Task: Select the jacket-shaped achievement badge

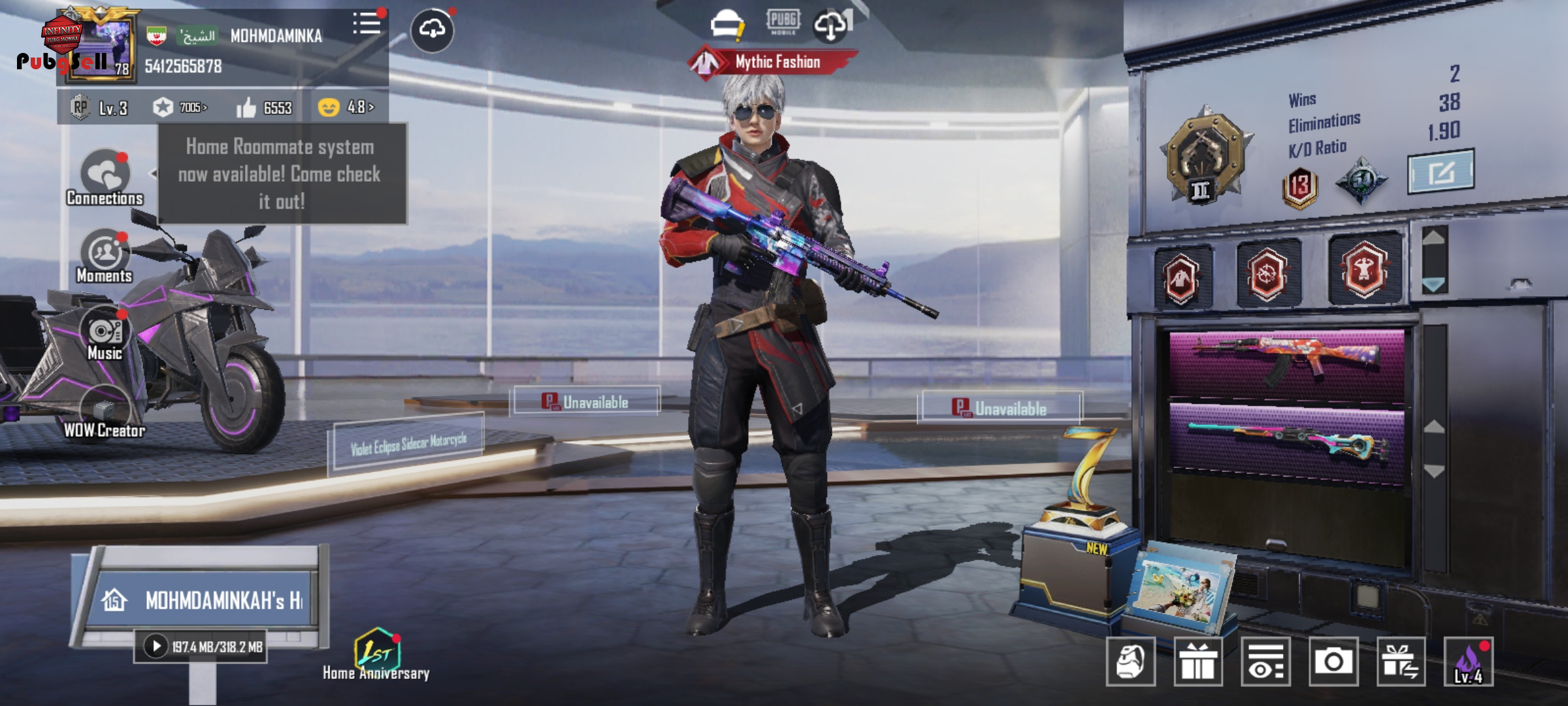Action: (1182, 277)
